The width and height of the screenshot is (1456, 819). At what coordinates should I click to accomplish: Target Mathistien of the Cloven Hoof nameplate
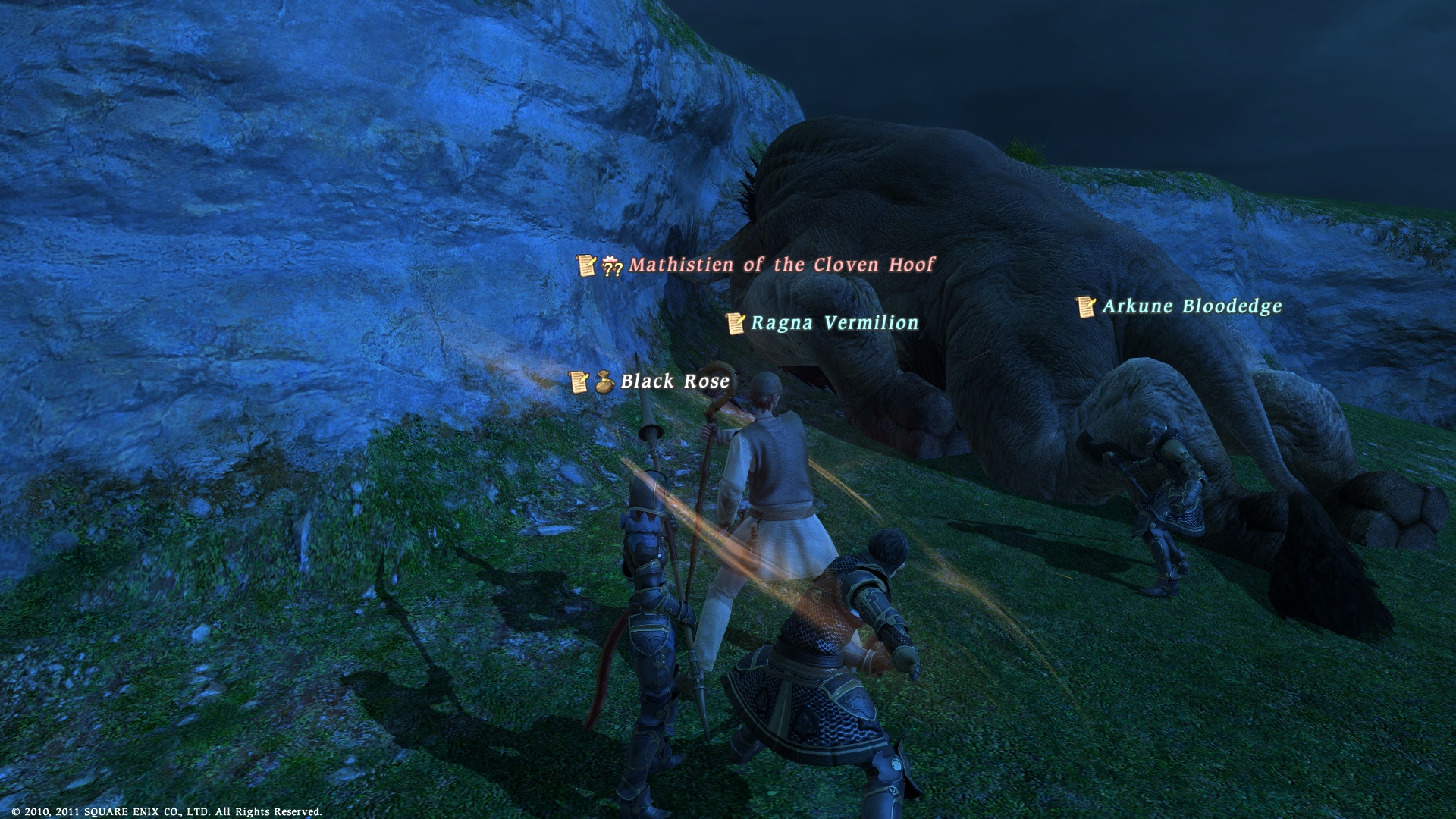[781, 265]
